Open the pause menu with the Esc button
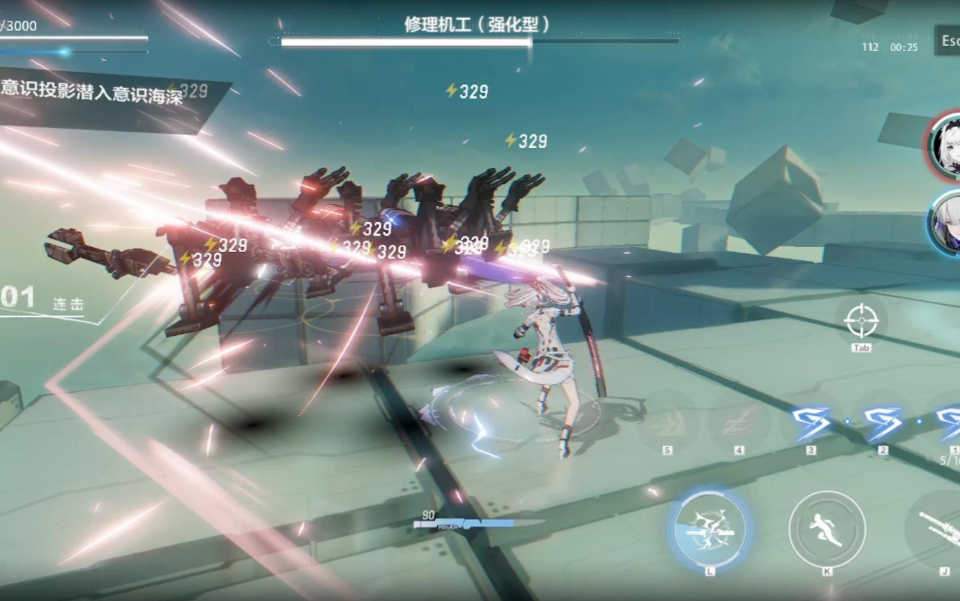Image resolution: width=960 pixels, height=601 pixels. pos(947,41)
